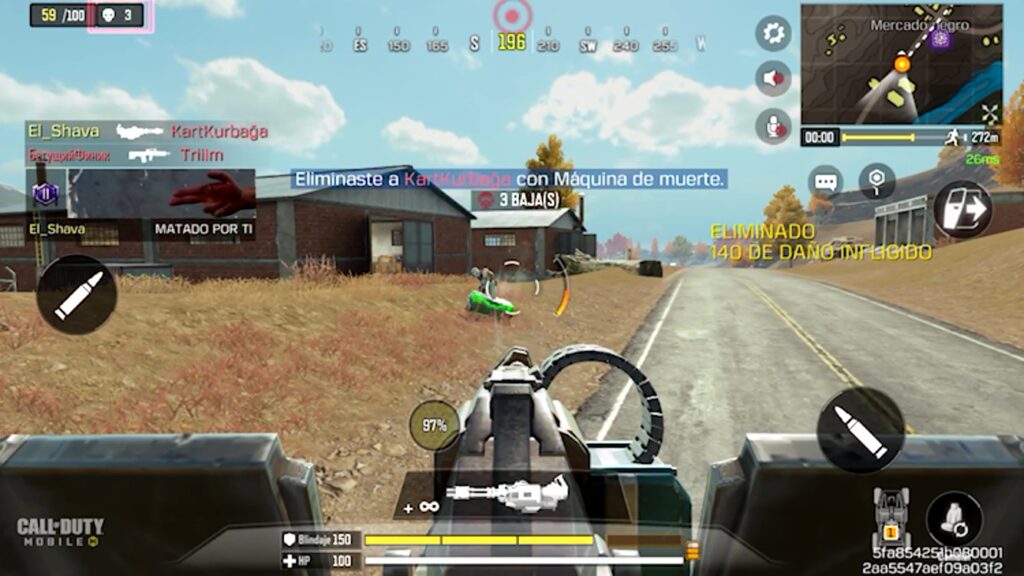The width and height of the screenshot is (1024, 576).
Task: Expand the minimap with the arrows icon
Action: [989, 113]
